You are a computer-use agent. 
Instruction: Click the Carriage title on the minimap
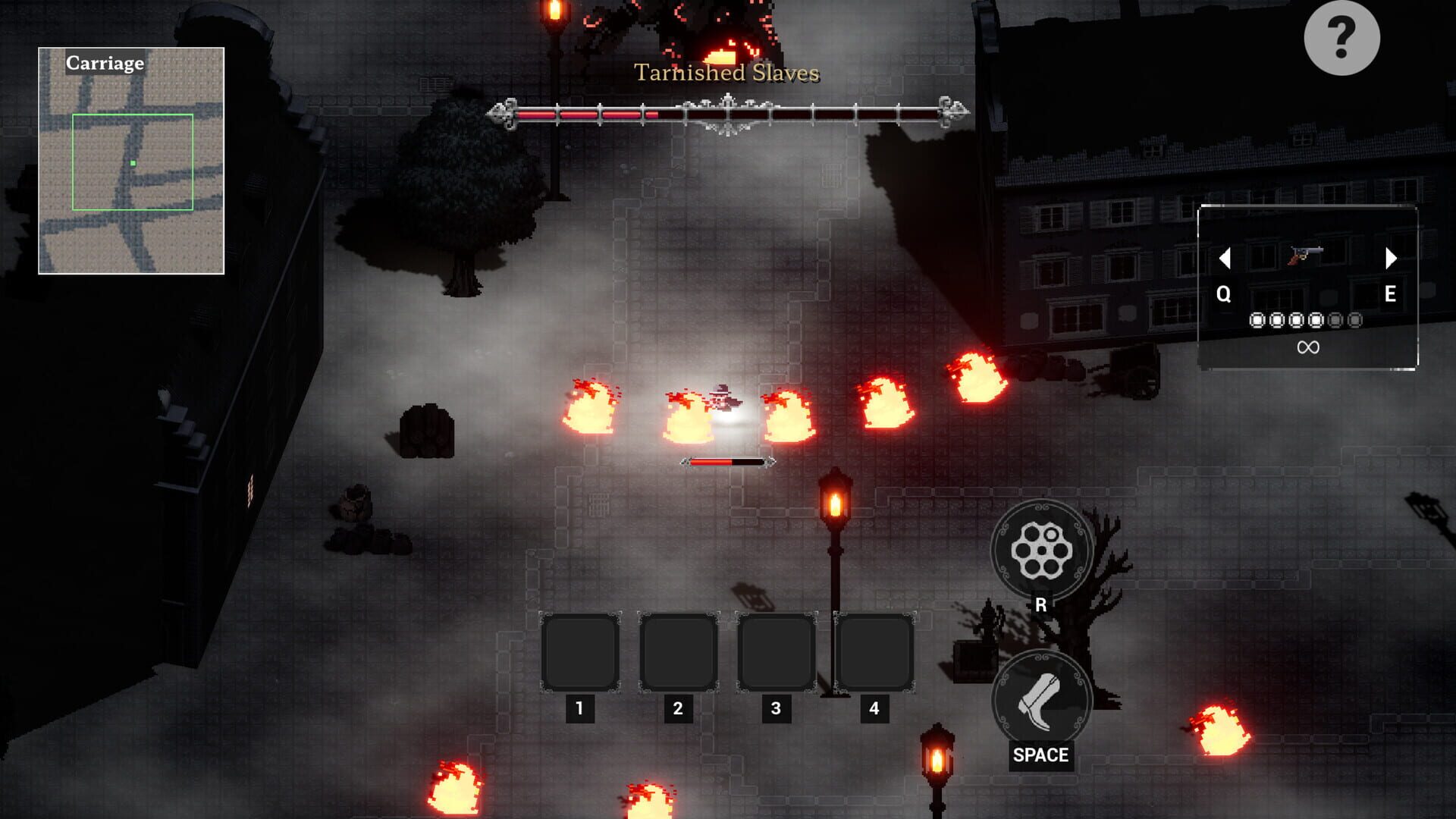[x=104, y=64]
